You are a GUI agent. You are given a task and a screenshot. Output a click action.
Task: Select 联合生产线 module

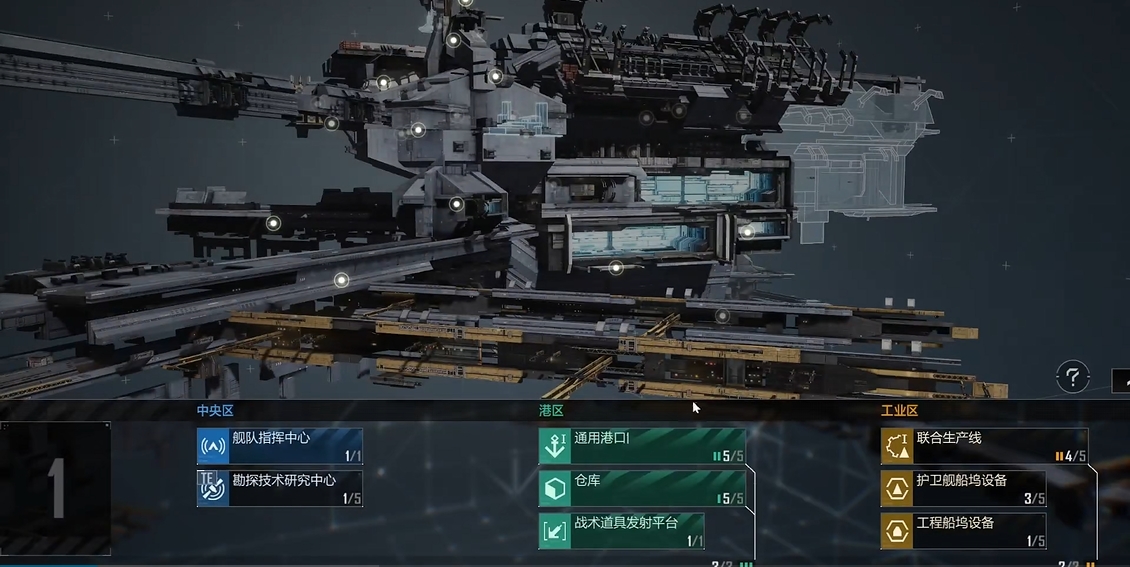pos(984,446)
